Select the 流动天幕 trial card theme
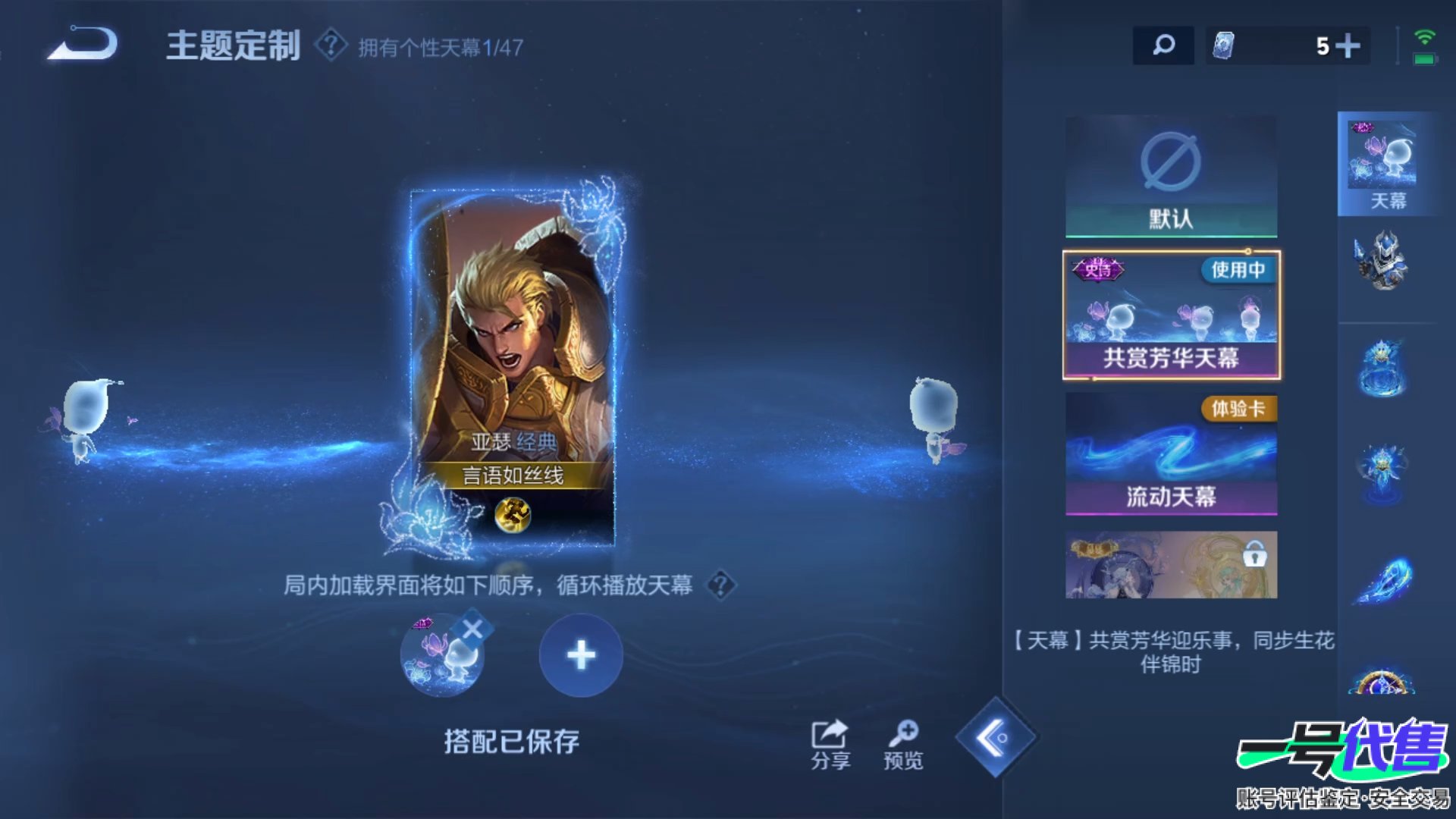 tap(1171, 454)
